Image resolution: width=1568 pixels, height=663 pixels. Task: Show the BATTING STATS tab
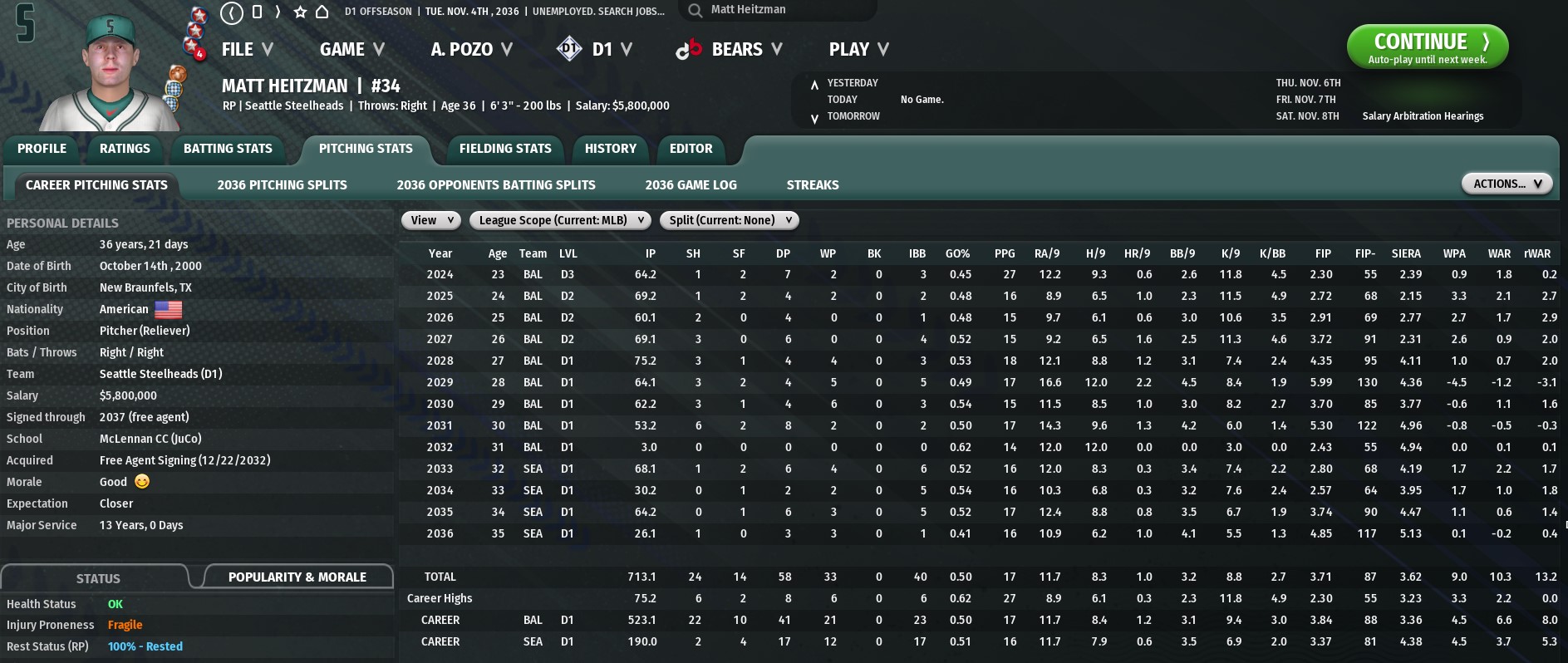click(x=228, y=149)
